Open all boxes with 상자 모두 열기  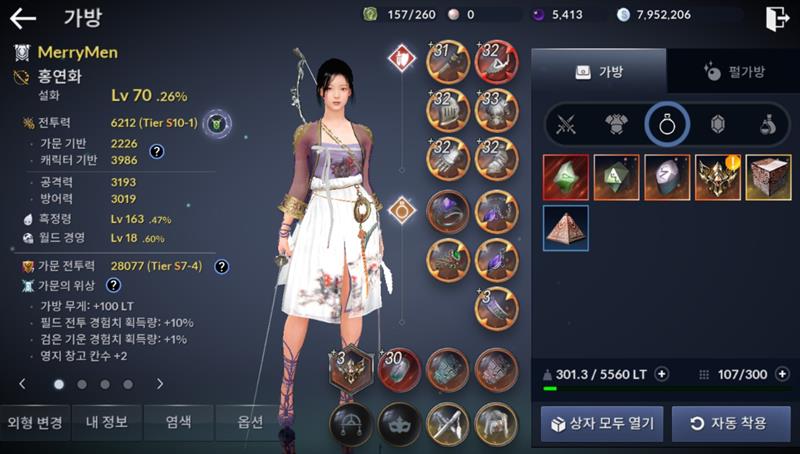pyautogui.click(x=602, y=424)
